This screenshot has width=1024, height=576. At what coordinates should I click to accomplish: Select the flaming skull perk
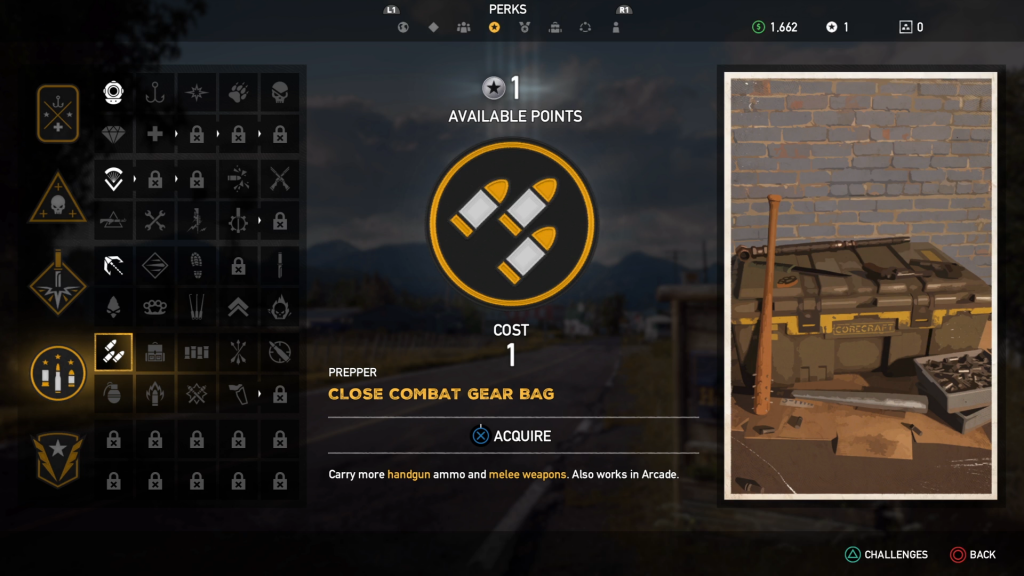tap(280, 307)
